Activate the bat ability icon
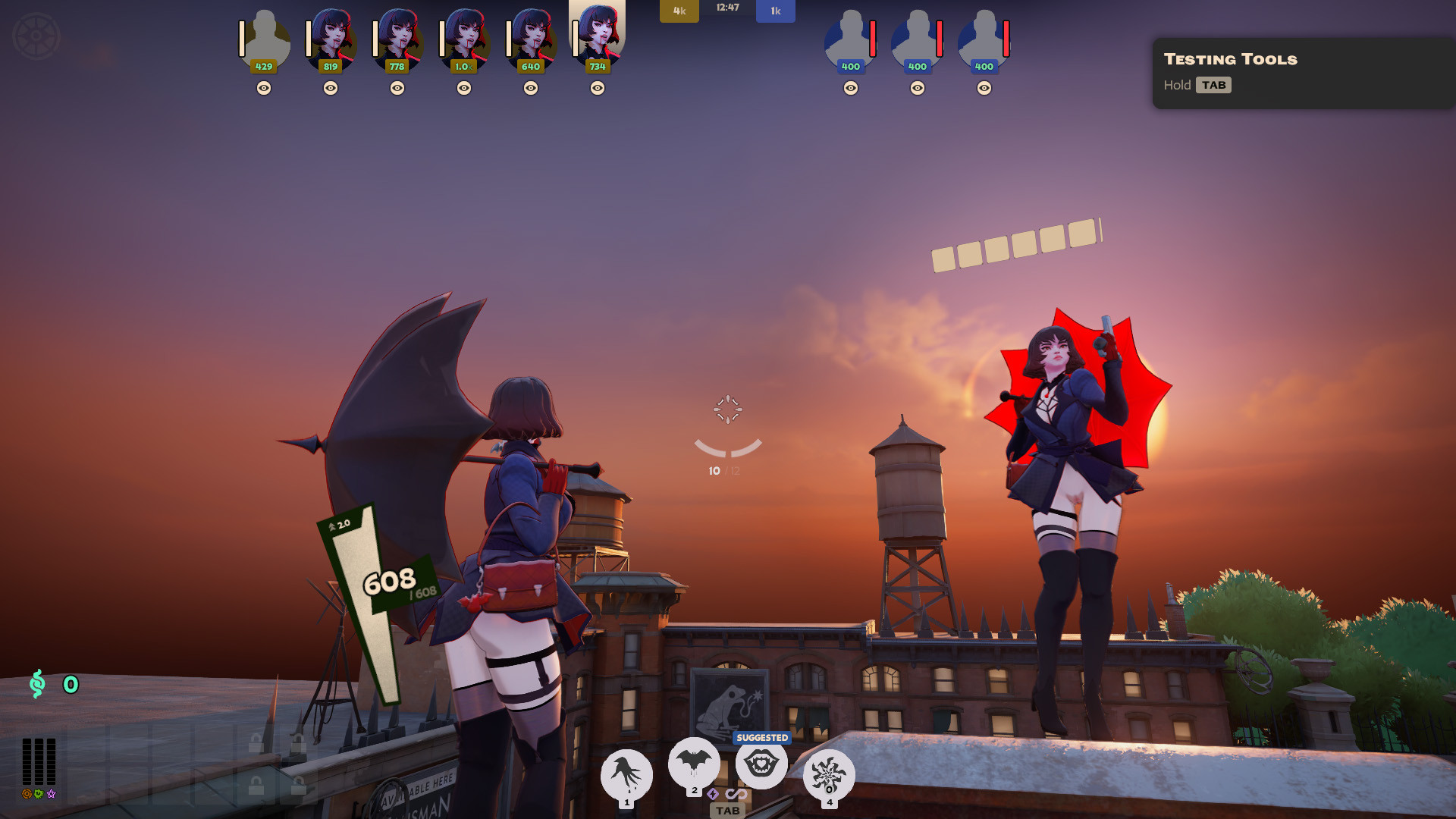The width and height of the screenshot is (1456, 819). click(694, 762)
